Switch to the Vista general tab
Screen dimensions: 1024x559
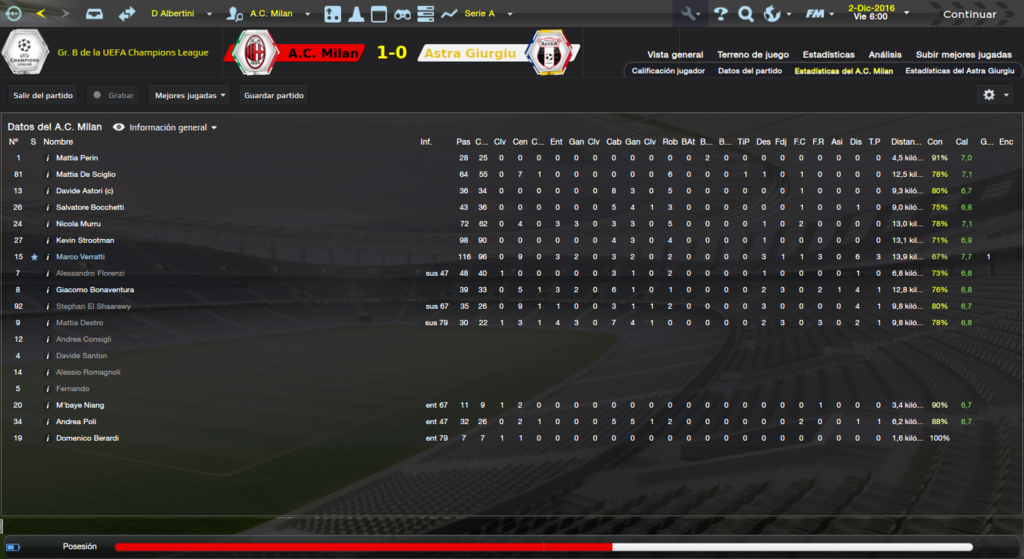pyautogui.click(x=675, y=54)
